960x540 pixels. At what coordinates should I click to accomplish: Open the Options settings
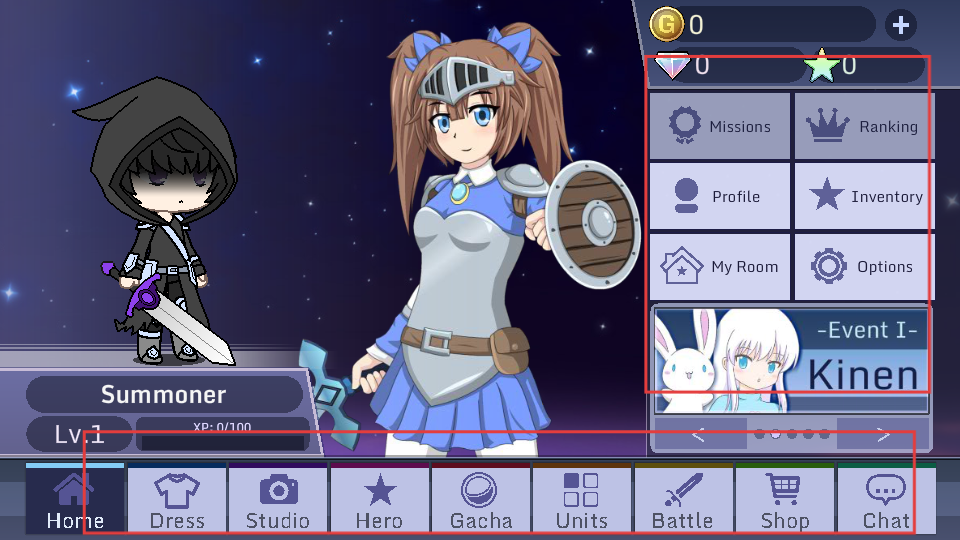864,267
